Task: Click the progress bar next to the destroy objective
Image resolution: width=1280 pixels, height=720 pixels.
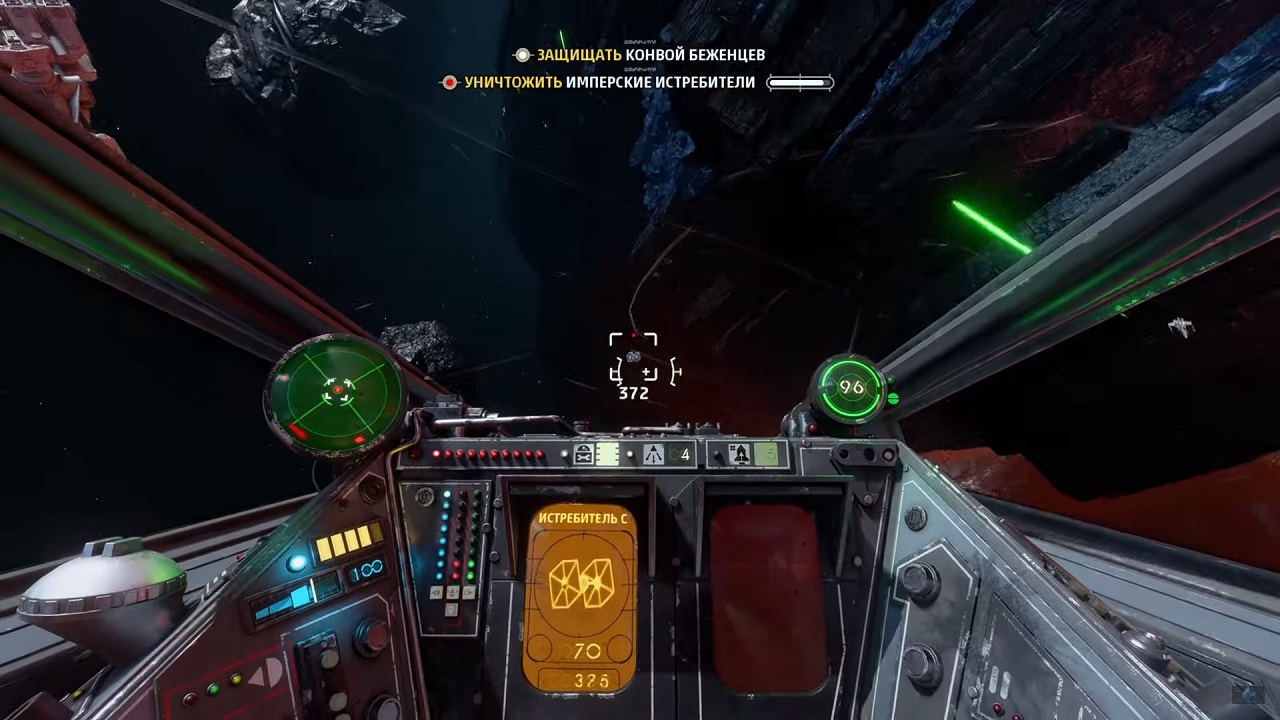Action: tap(798, 83)
